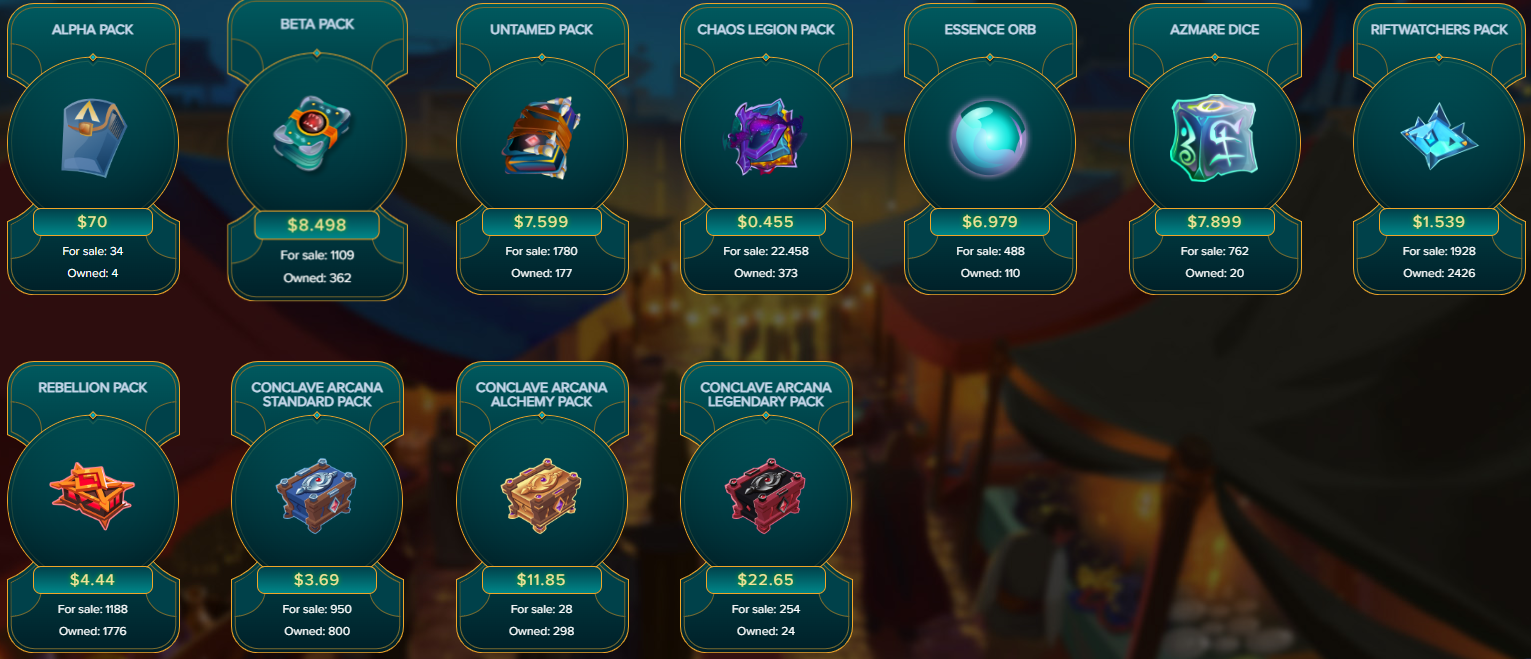Click the $22.65 Legendary Pack price
The height and width of the screenshot is (659, 1531).
click(x=766, y=580)
